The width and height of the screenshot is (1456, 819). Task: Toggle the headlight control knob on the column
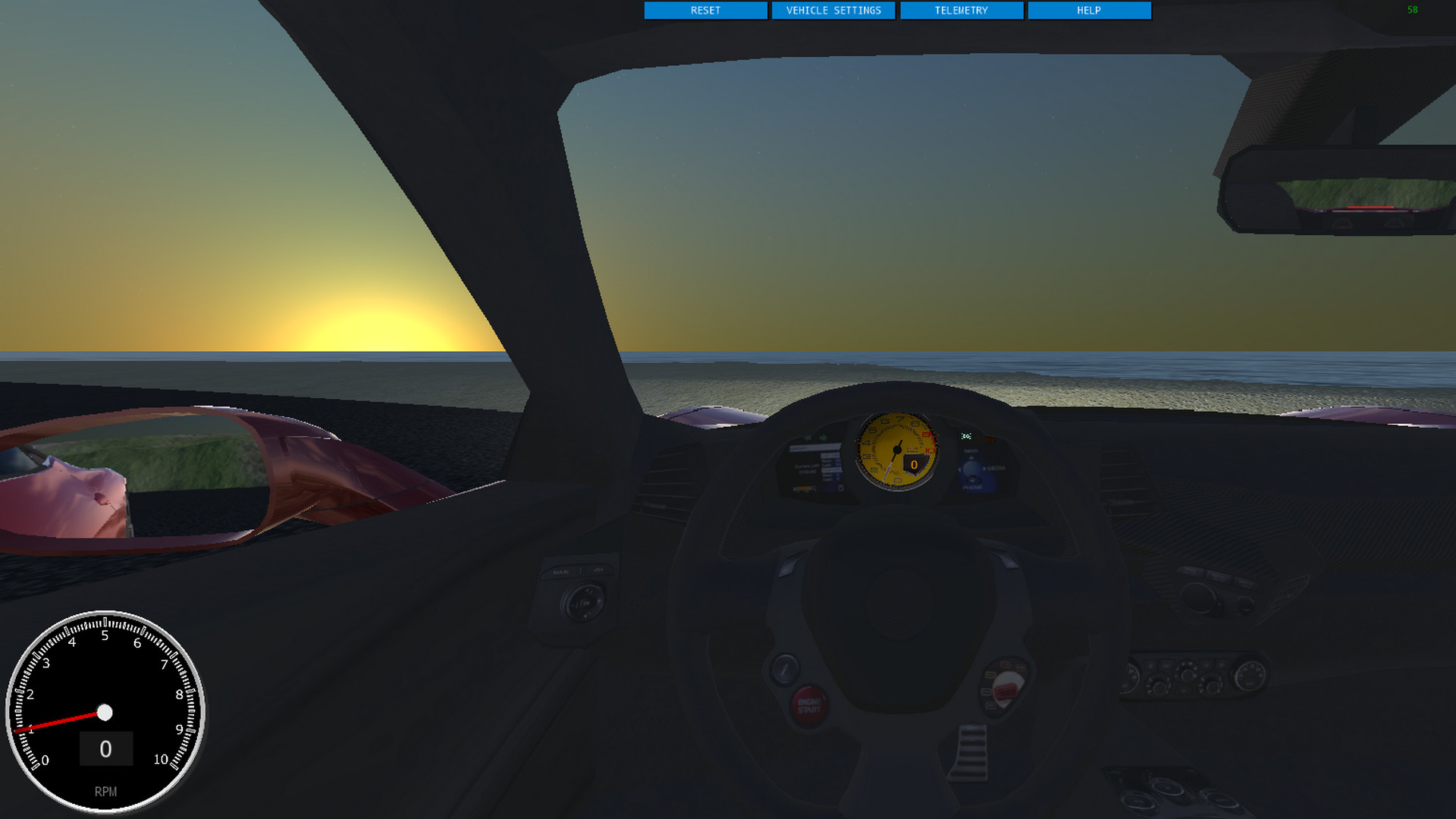click(585, 603)
